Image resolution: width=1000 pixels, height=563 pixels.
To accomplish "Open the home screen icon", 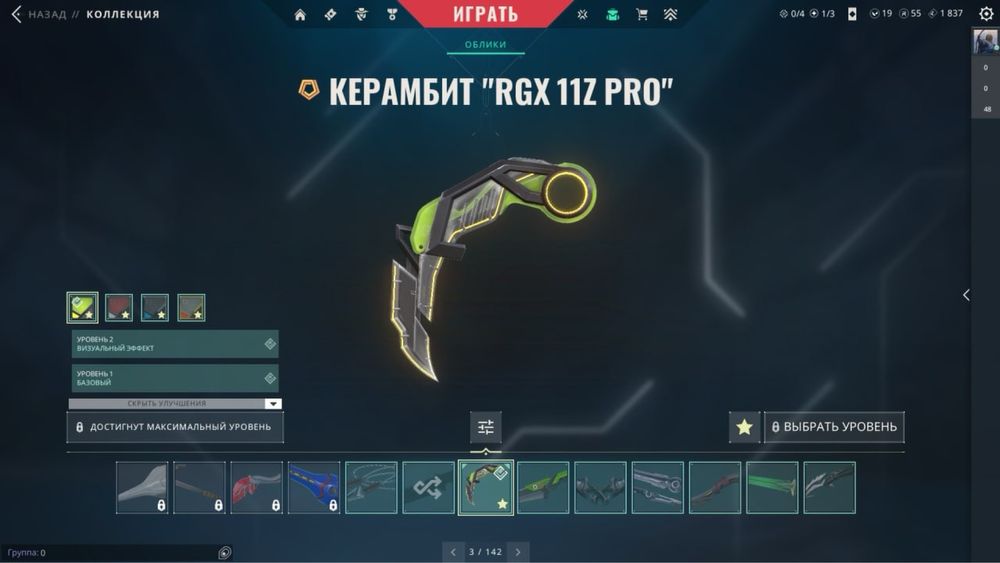I will point(300,15).
